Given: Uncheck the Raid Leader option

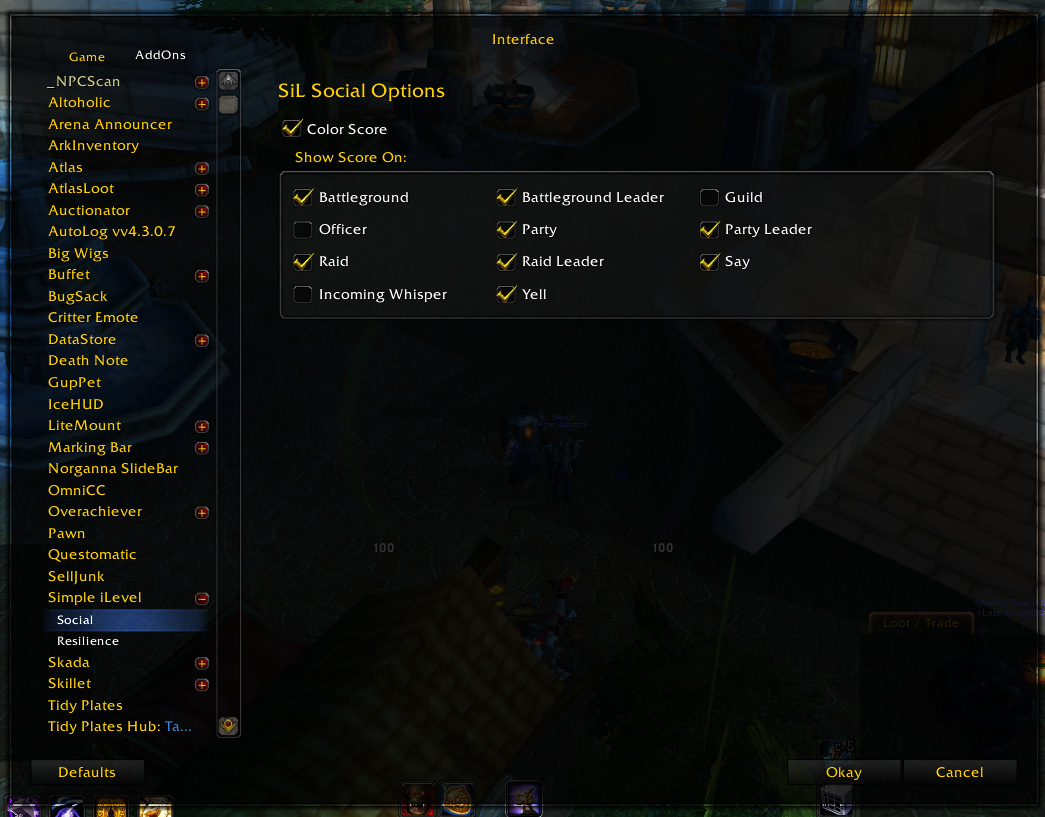Looking at the screenshot, I should [x=506, y=262].
